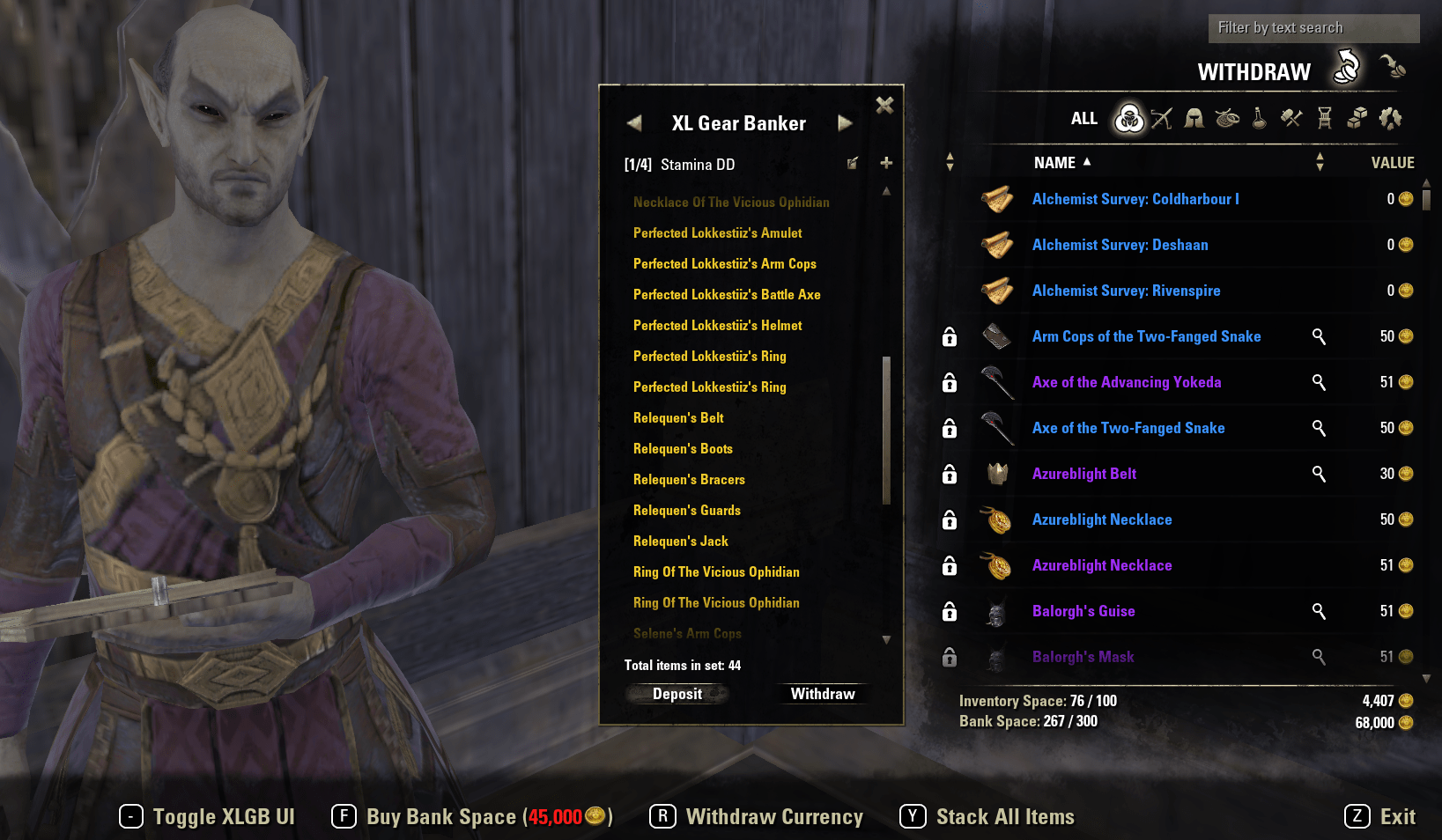Image resolution: width=1442 pixels, height=840 pixels.
Task: Unlock the Azureblight Belt item
Action: (x=950, y=474)
